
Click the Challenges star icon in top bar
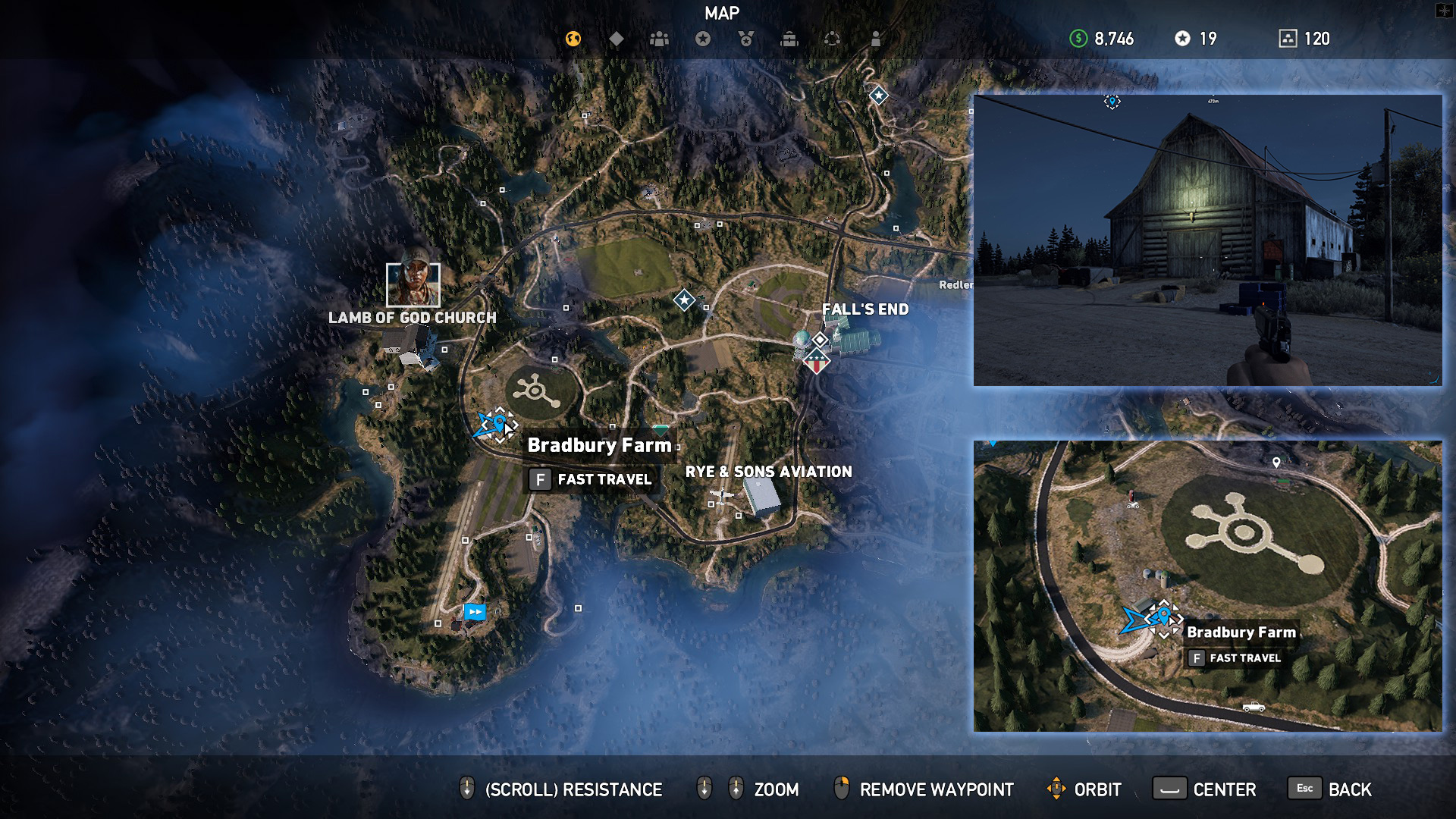702,39
